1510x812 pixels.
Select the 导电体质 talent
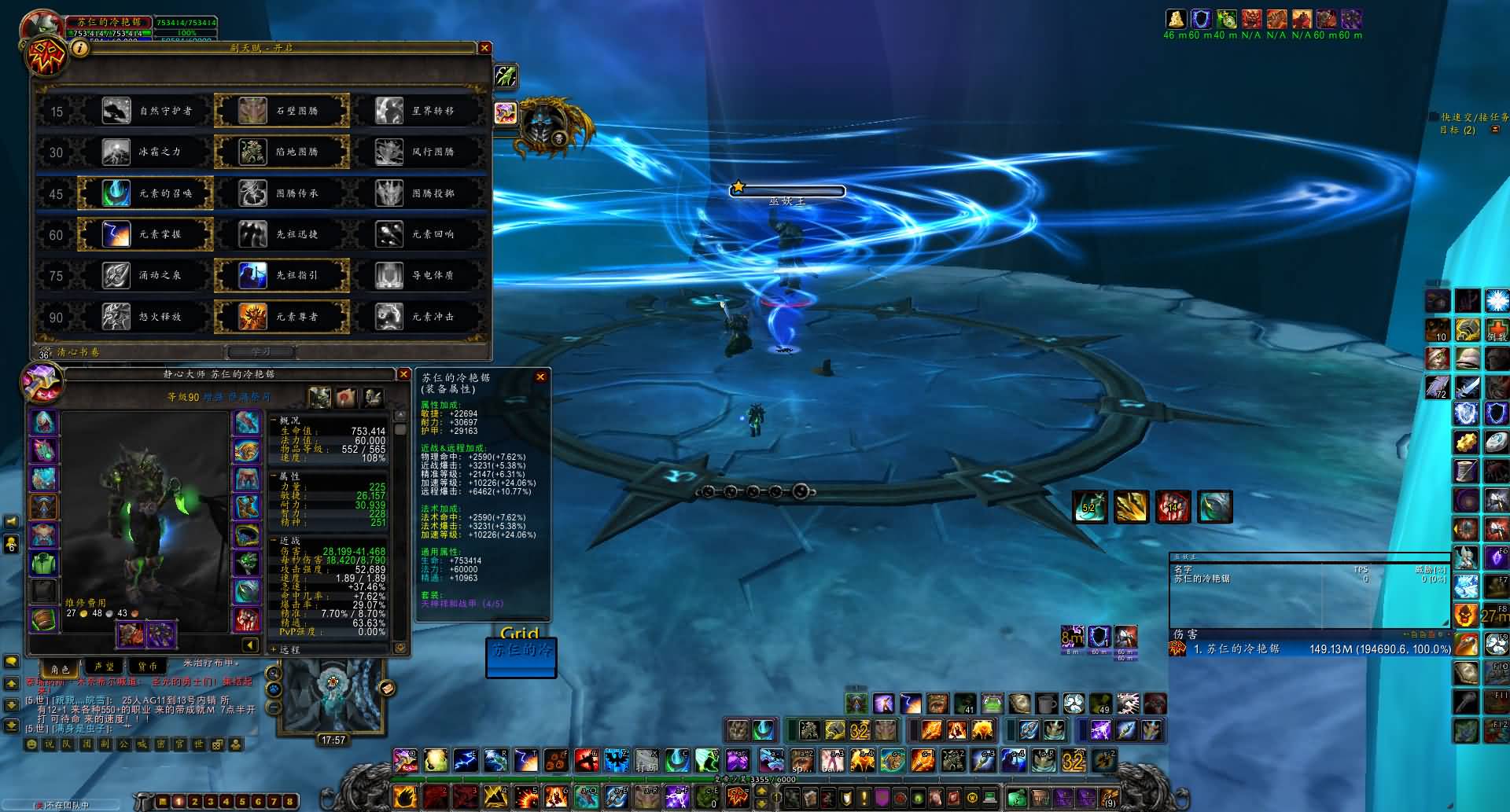click(418, 275)
